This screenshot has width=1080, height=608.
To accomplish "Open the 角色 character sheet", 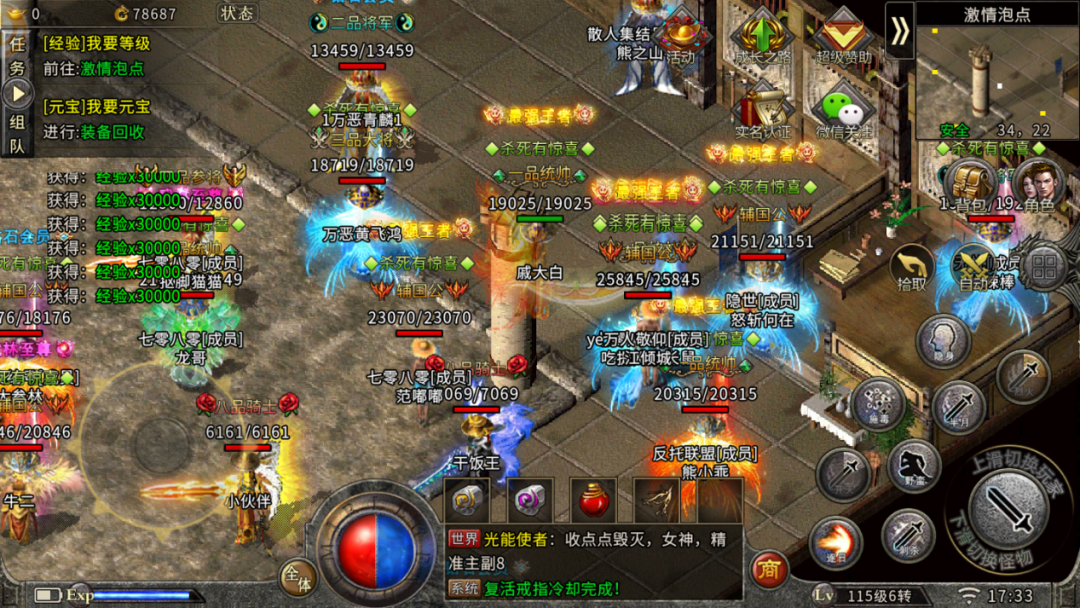I will click(1037, 186).
